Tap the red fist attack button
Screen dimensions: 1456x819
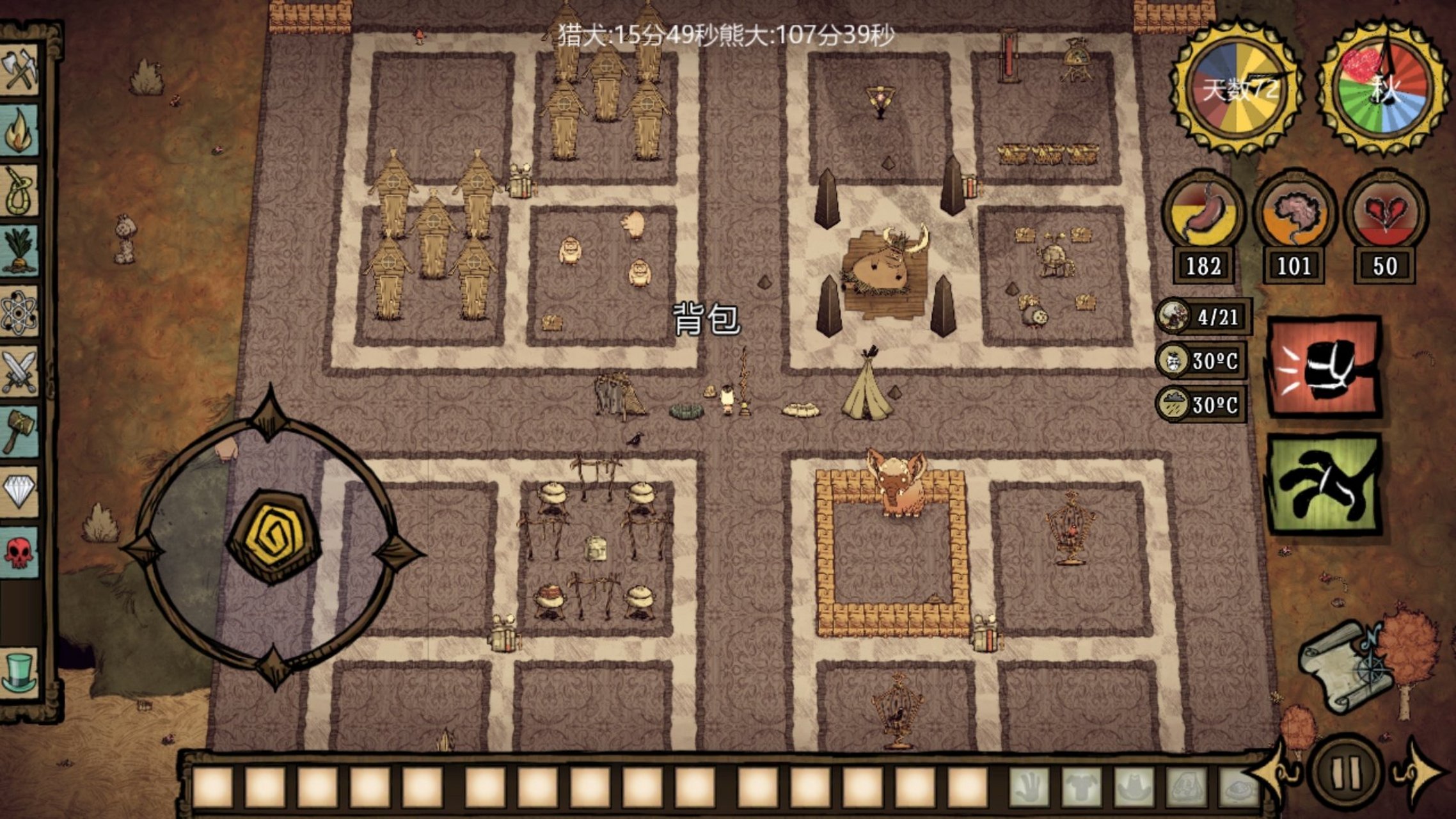1324,368
